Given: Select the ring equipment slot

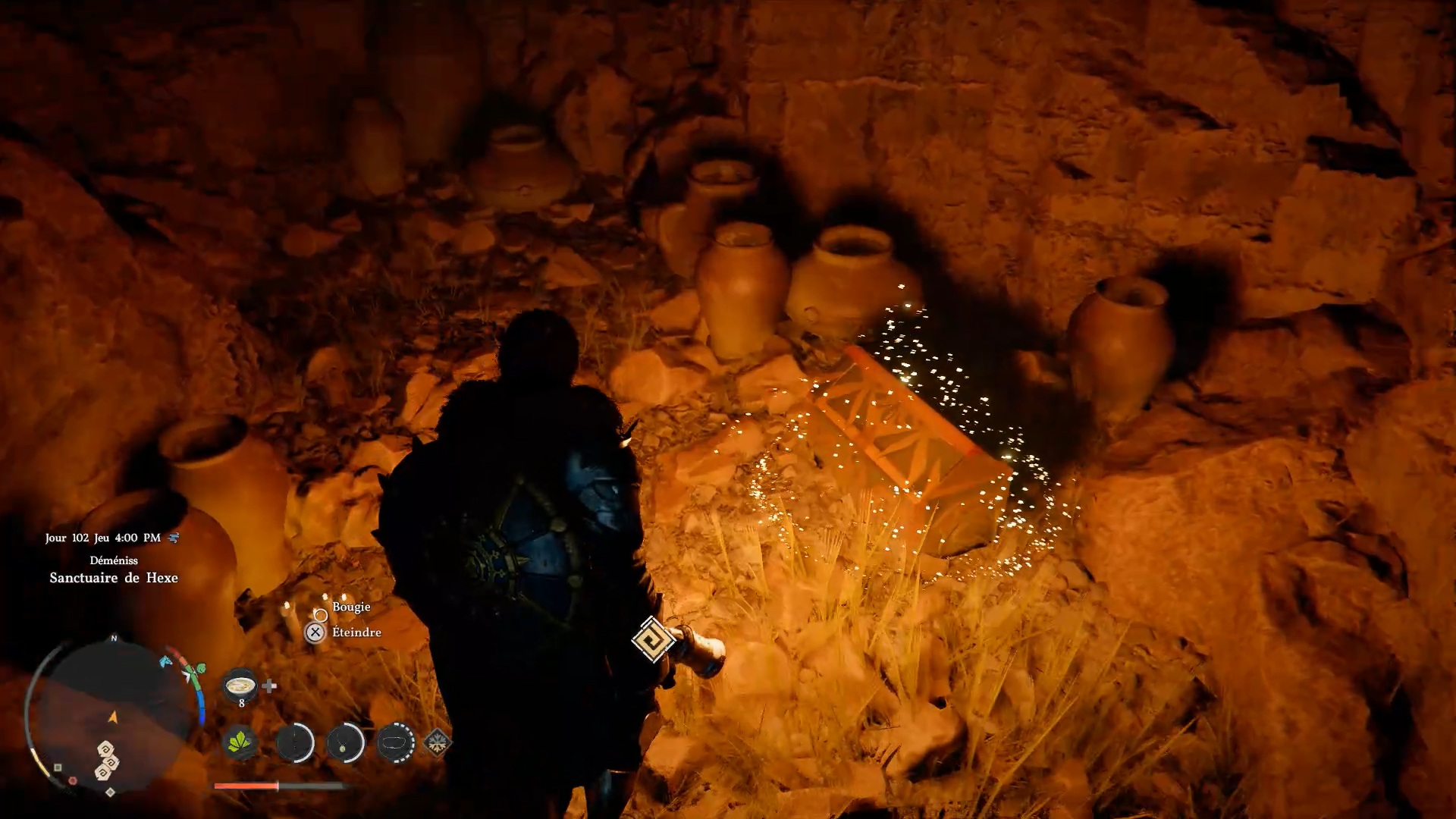Looking at the screenshot, I should click(395, 742).
